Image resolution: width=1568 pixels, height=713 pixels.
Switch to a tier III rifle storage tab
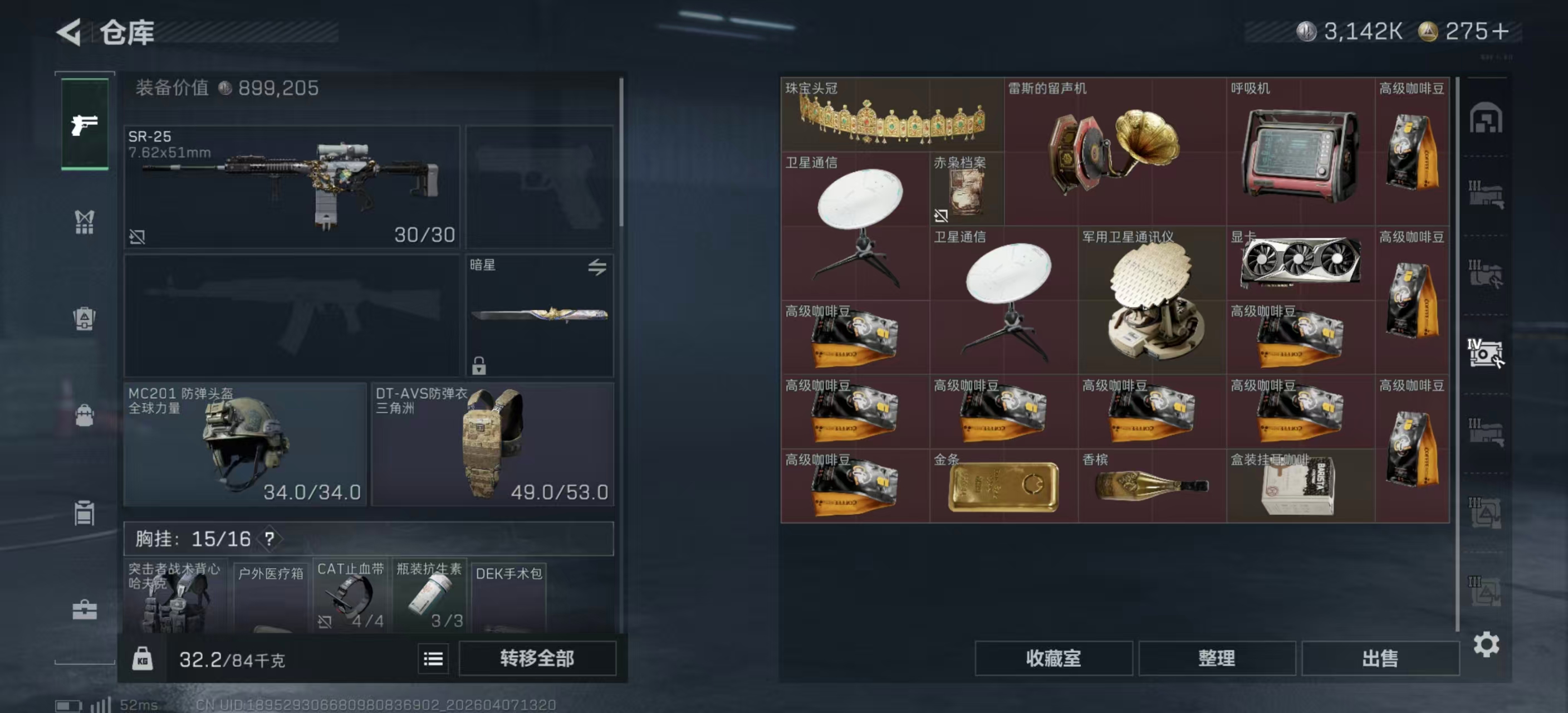coord(1486,193)
